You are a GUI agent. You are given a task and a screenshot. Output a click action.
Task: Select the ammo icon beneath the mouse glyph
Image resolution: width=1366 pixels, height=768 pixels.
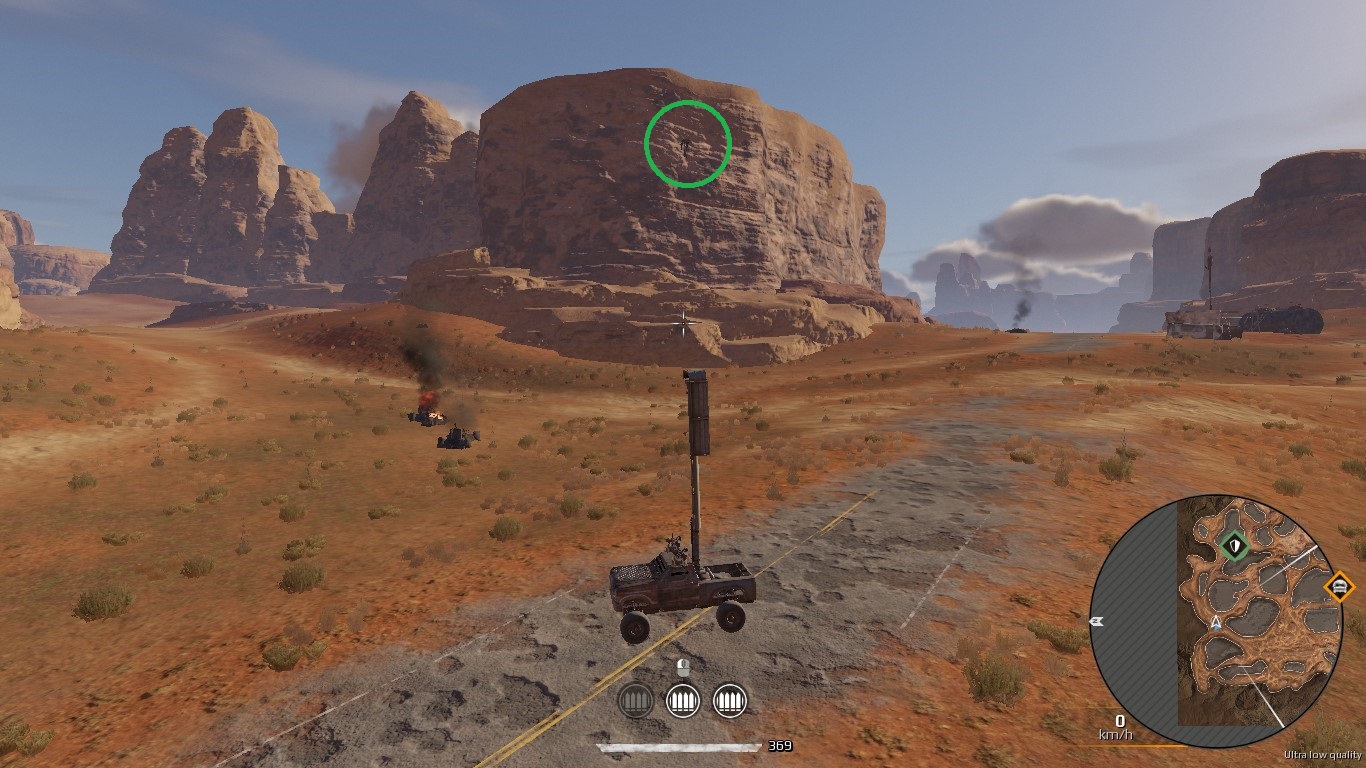(x=683, y=700)
